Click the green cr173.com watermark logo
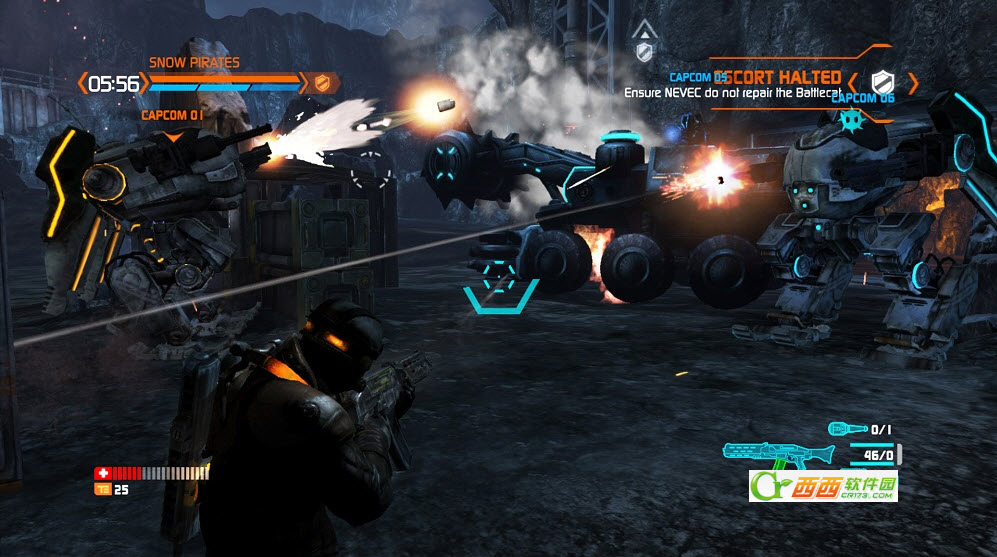This screenshot has height=557, width=997. [823, 487]
